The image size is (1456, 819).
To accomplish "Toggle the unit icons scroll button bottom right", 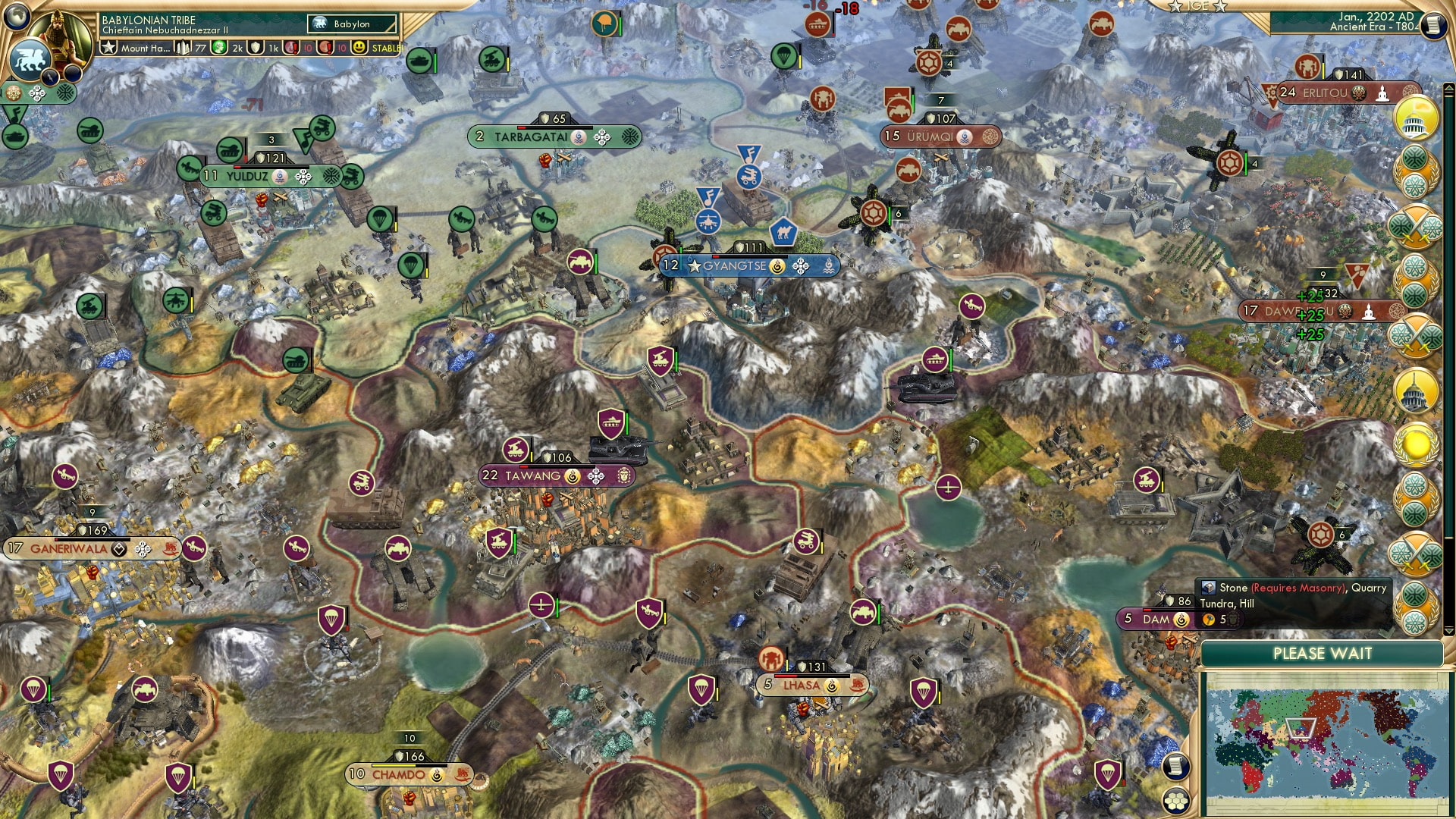I will coord(1175,767).
